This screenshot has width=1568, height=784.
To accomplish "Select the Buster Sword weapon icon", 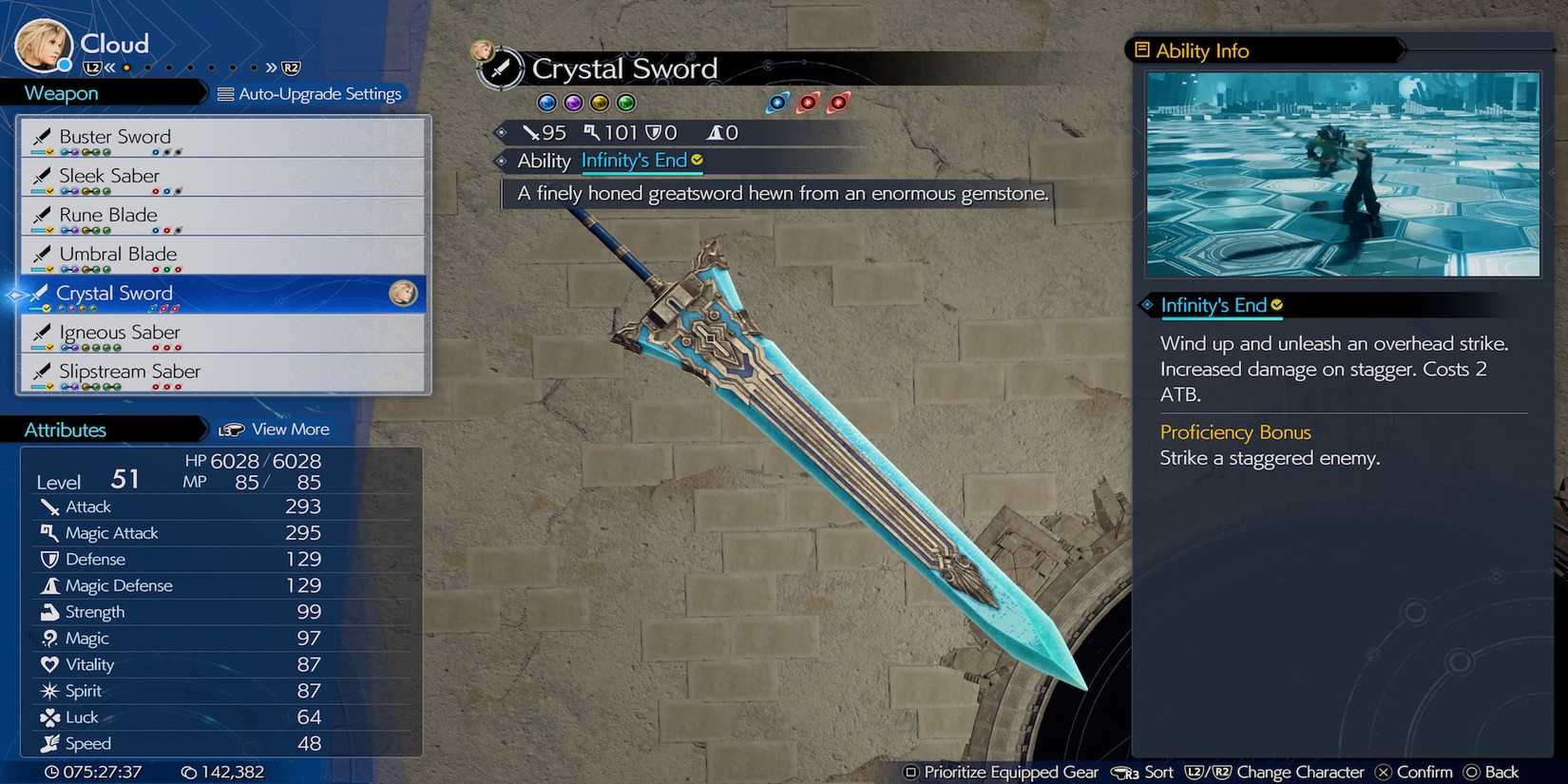I will coord(42,136).
